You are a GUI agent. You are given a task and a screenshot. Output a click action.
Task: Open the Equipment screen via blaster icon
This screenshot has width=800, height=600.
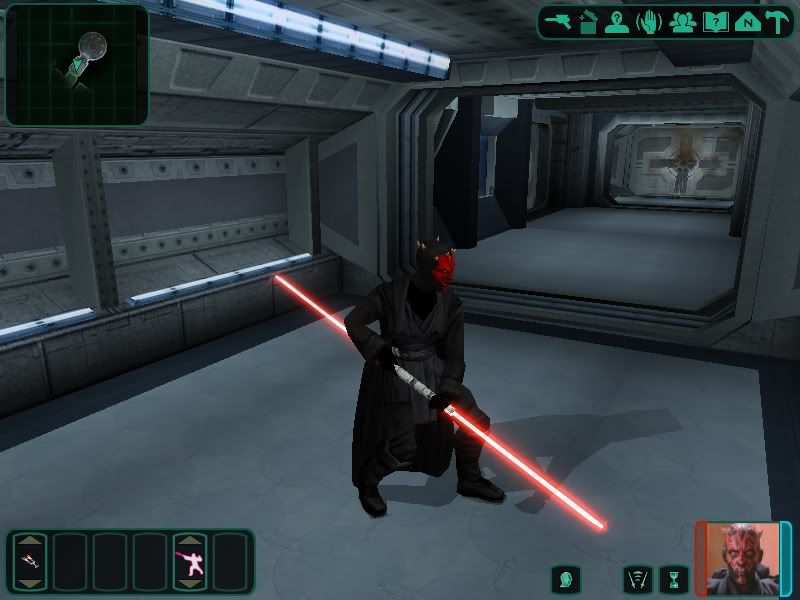pos(558,22)
